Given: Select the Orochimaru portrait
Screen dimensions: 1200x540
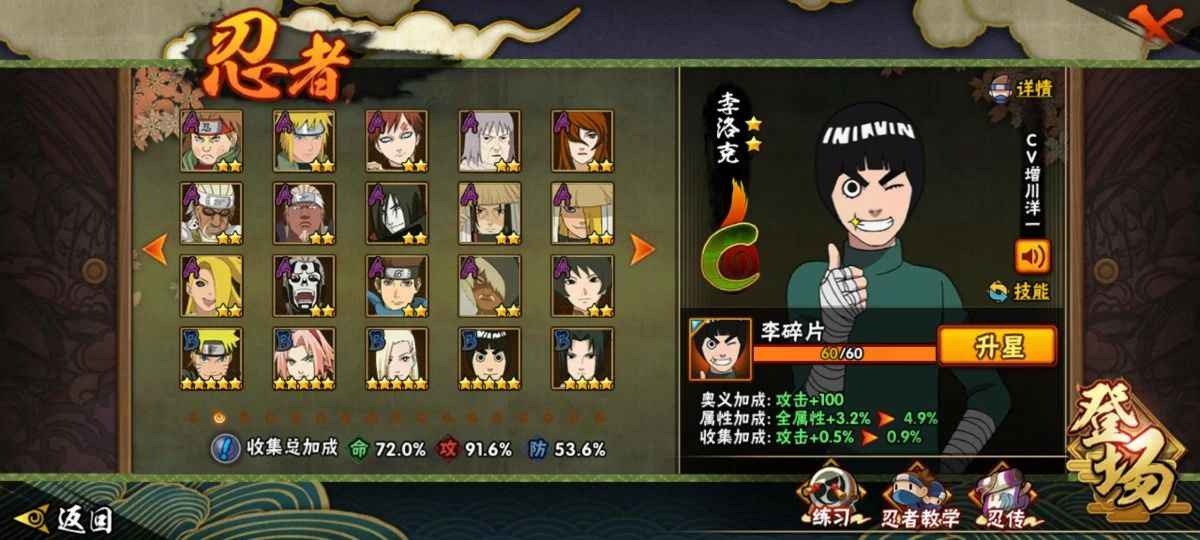Looking at the screenshot, I should tap(397, 212).
